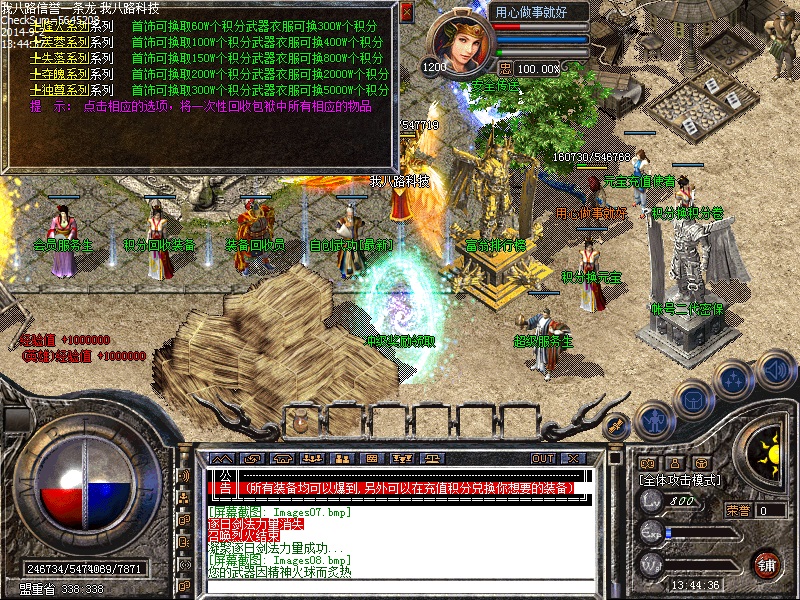Click the mountain icon chat toolbar button

click(x=222, y=458)
